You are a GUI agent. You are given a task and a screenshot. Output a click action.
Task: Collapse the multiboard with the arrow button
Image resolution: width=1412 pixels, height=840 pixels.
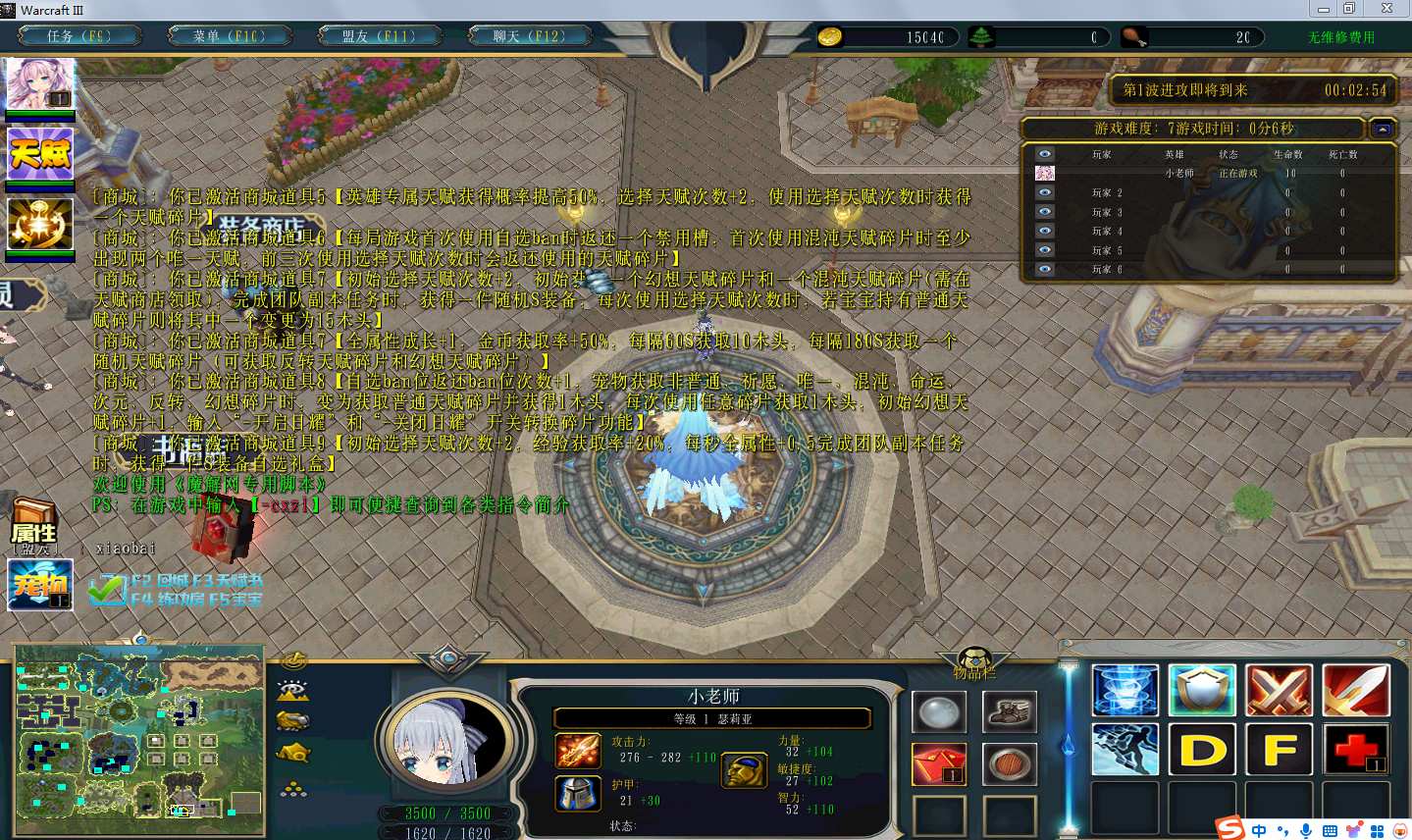[x=1383, y=129]
